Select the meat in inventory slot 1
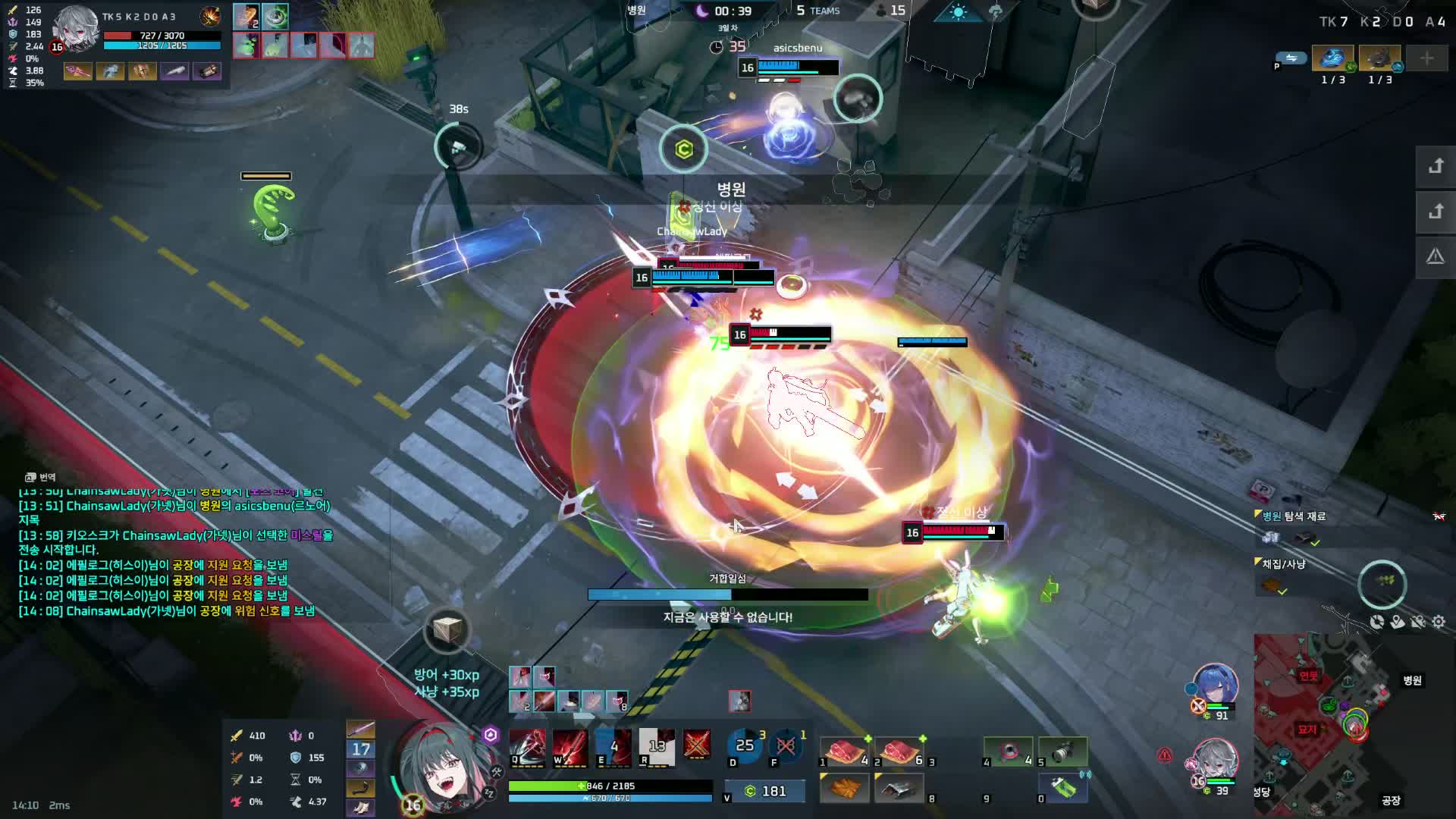1456x819 pixels. click(844, 750)
